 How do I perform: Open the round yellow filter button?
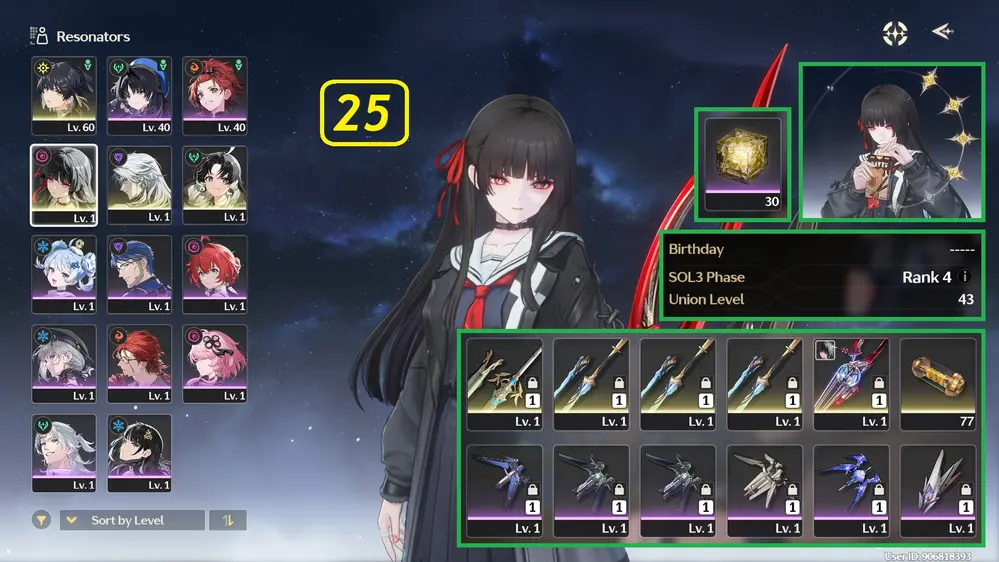[x=41, y=520]
